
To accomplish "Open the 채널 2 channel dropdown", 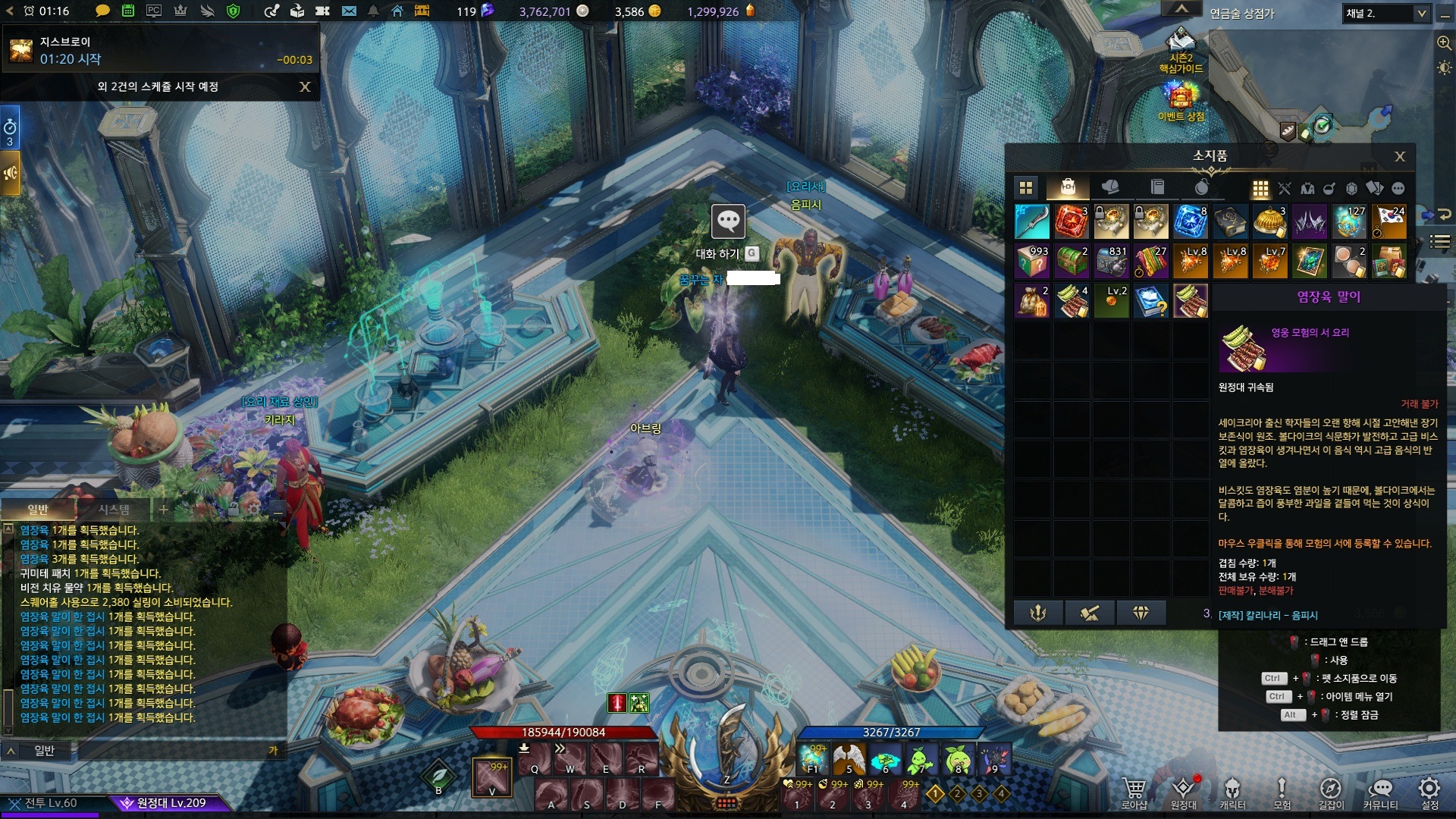I will 1420,13.
